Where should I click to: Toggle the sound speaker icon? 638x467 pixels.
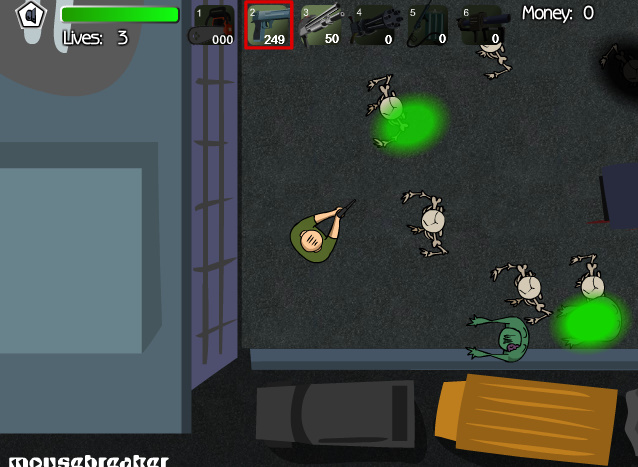click(32, 16)
